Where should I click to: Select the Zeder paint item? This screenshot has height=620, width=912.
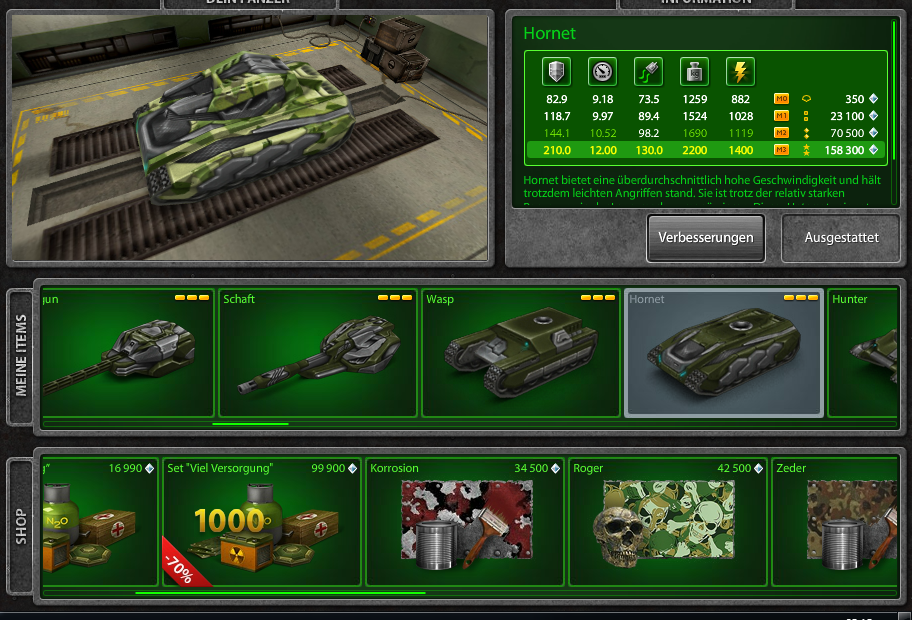(x=840, y=522)
